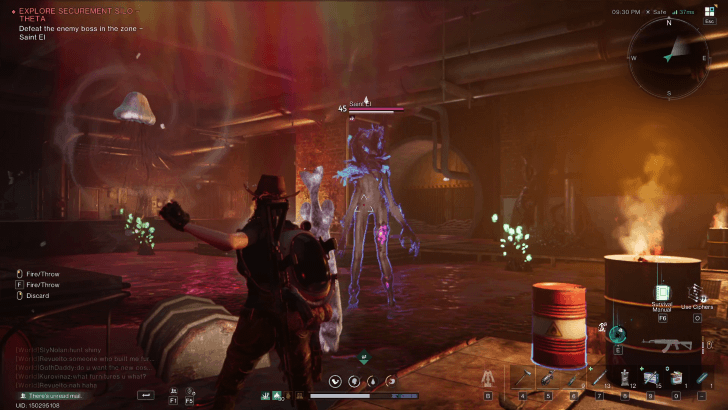
Task: Open the main menu grid icon
Action: [x=709, y=12]
